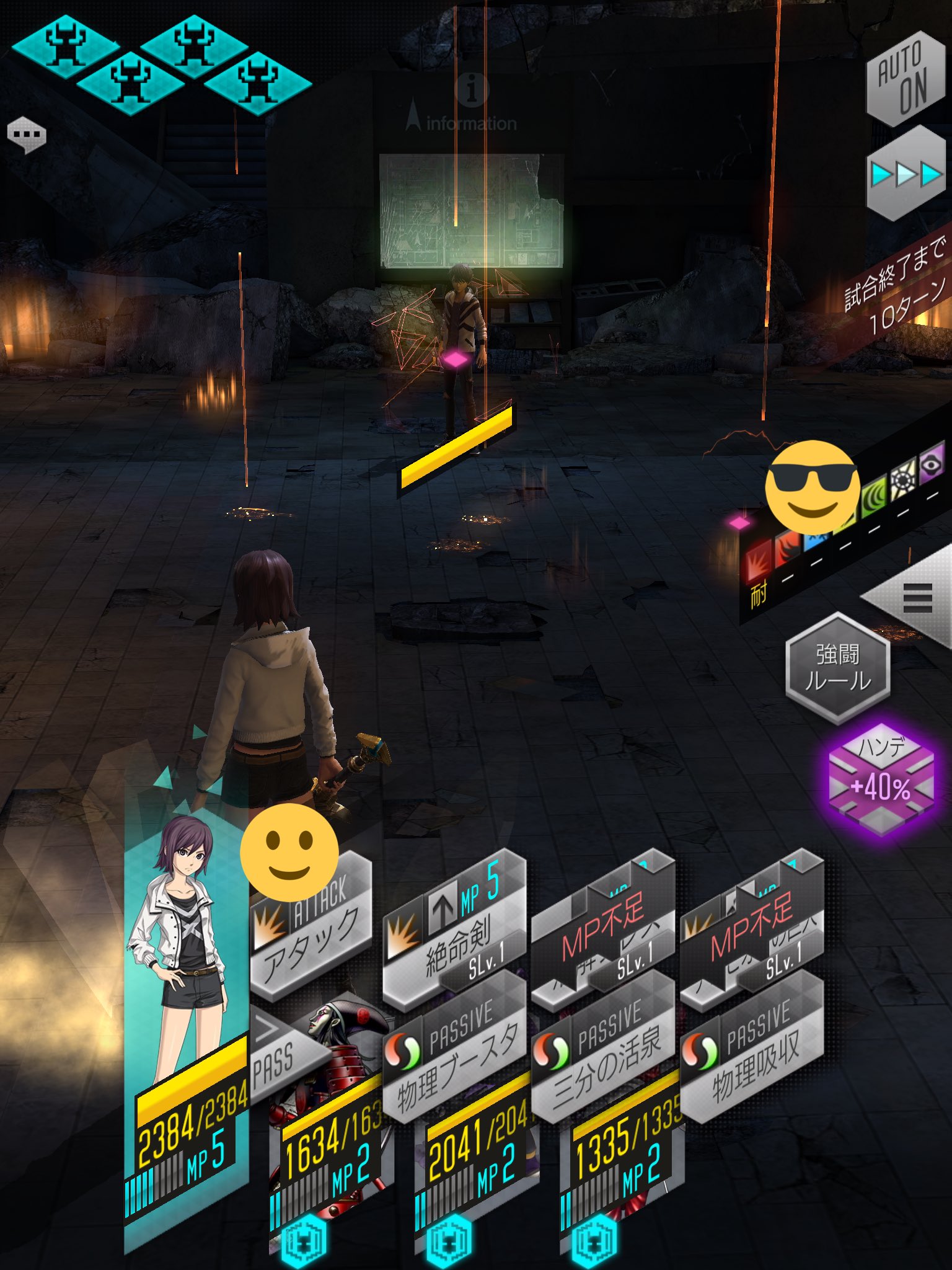Open the 強闘ルール rules button
The width and height of the screenshot is (952, 1270).
pos(837,668)
